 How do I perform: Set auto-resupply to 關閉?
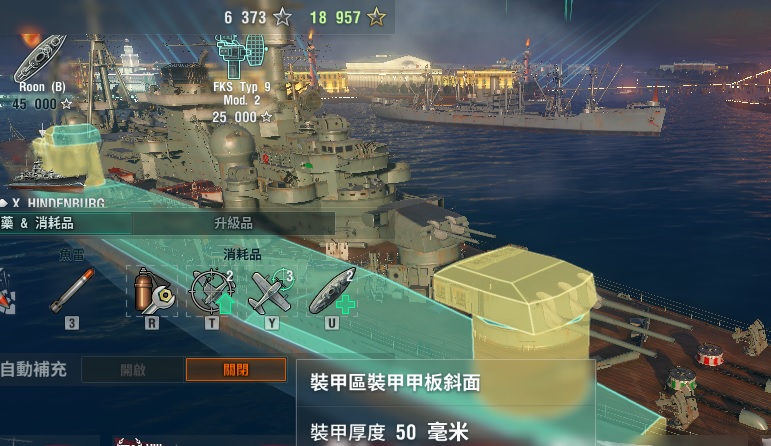coord(236,370)
